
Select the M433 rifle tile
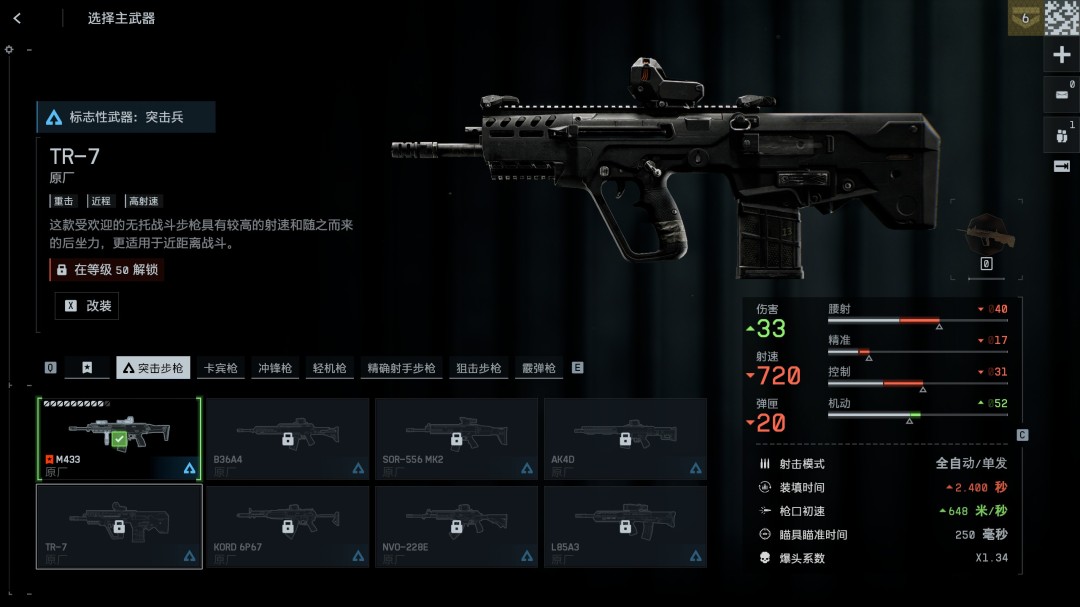coord(119,439)
